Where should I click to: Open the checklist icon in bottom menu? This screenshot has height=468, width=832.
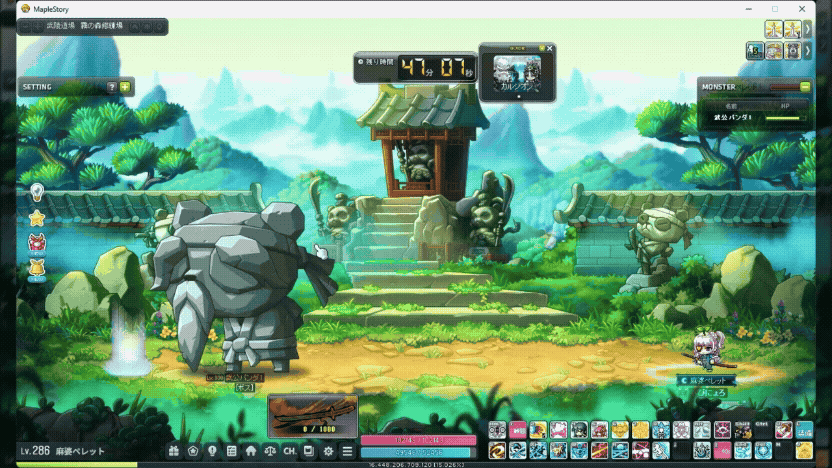click(231, 450)
